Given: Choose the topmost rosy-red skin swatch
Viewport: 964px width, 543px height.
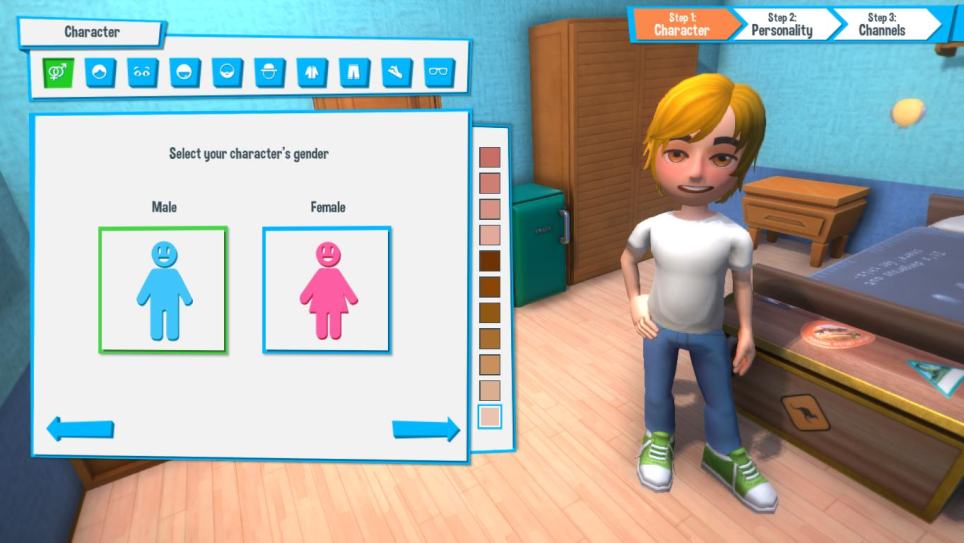Looking at the screenshot, I should [489, 158].
